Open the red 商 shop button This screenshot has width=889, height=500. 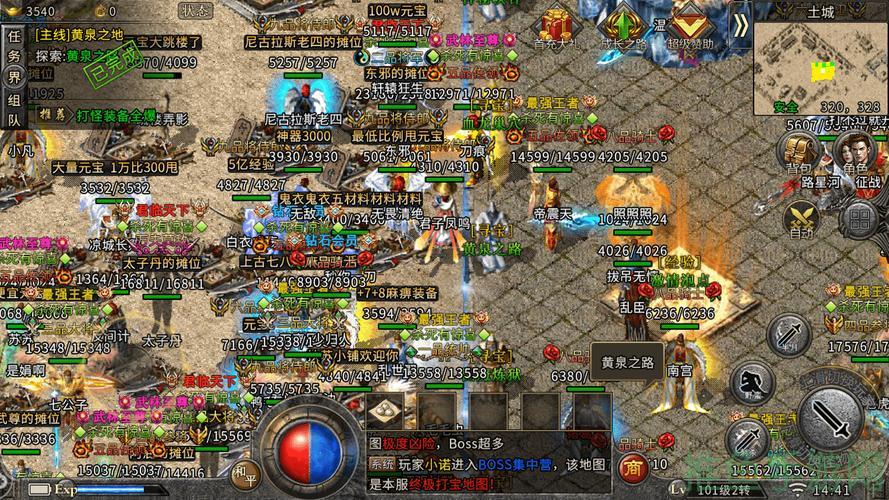point(632,466)
